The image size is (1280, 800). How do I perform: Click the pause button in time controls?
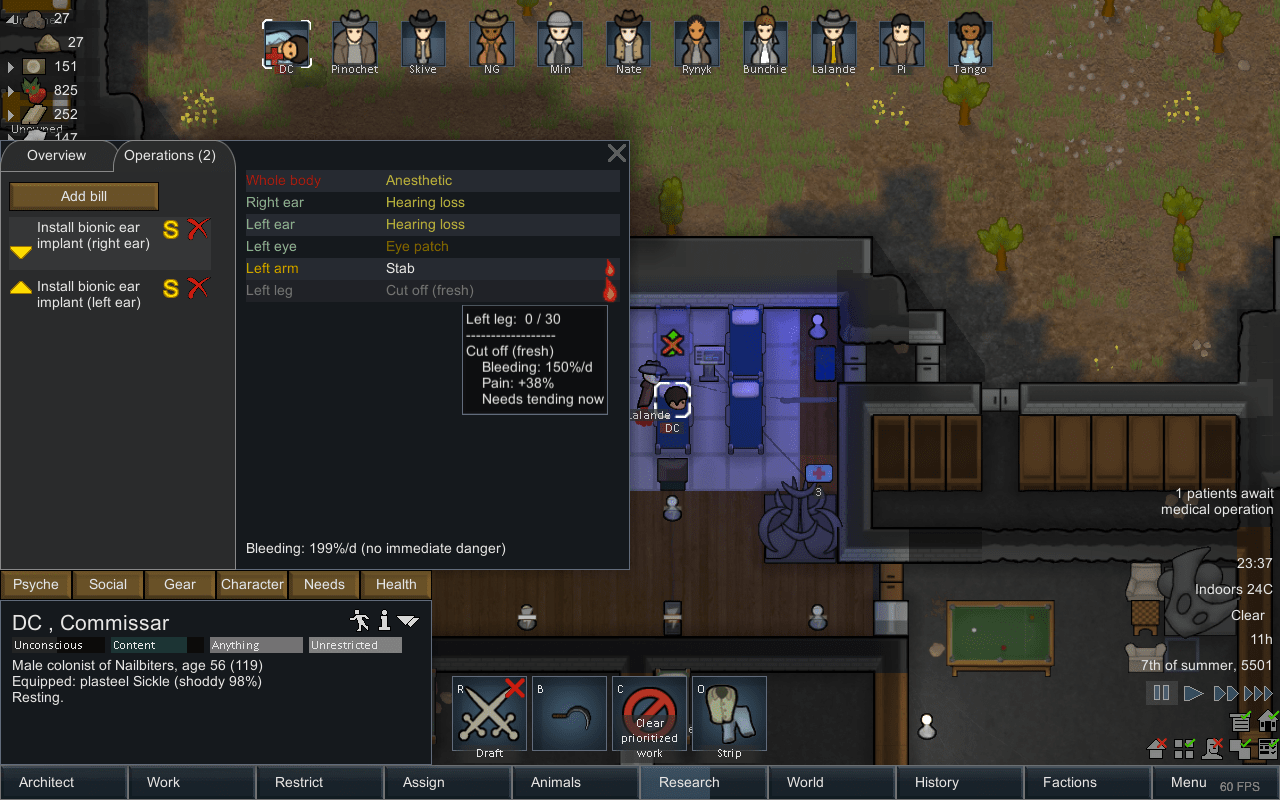point(1161,692)
